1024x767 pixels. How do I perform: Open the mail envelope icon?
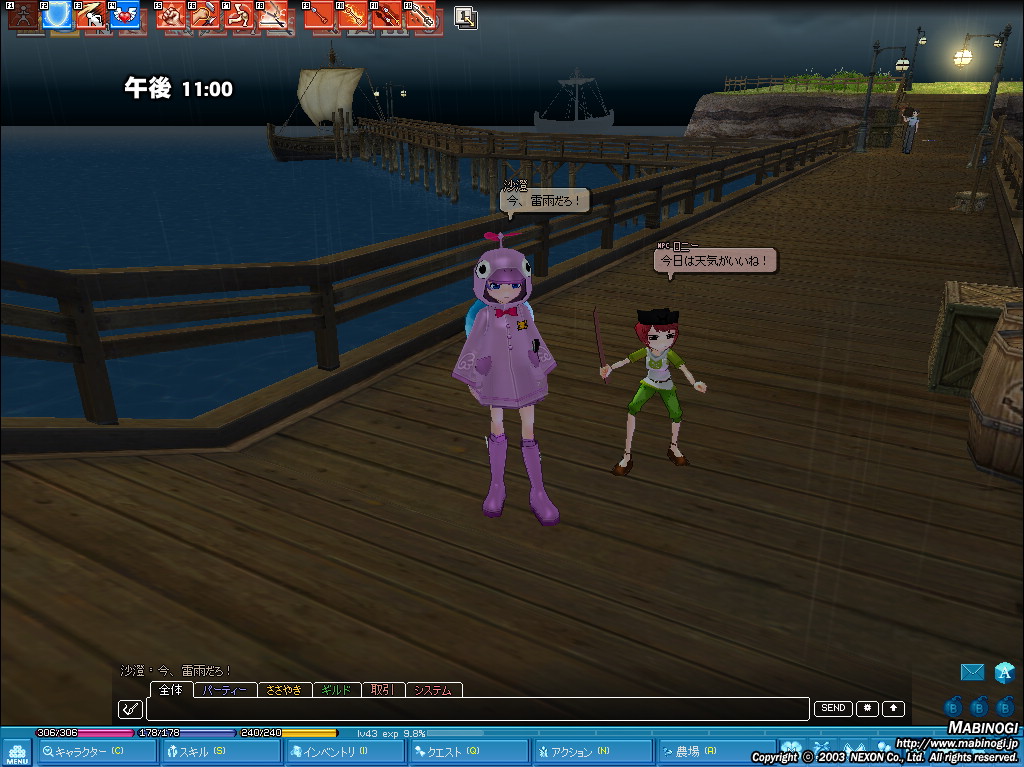click(972, 672)
